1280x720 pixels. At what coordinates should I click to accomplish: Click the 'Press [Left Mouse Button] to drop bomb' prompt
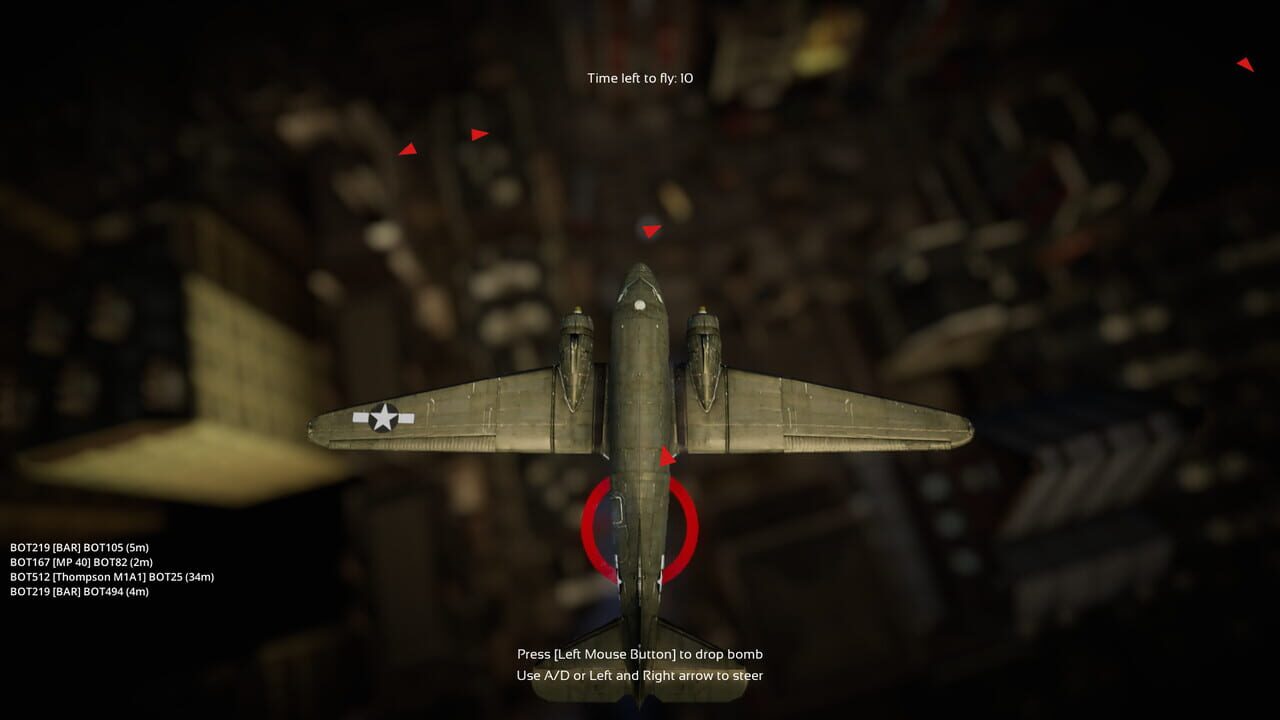click(640, 654)
